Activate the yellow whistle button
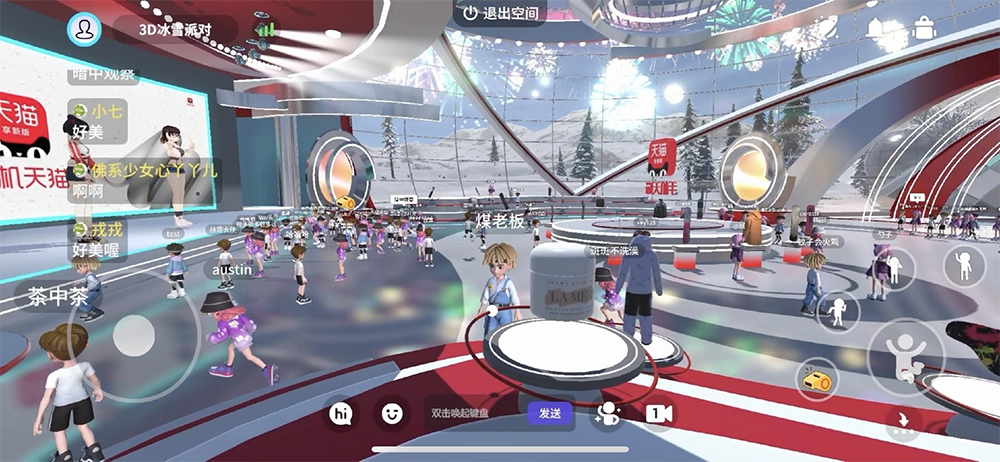The height and width of the screenshot is (462, 1000). pyautogui.click(x=812, y=377)
